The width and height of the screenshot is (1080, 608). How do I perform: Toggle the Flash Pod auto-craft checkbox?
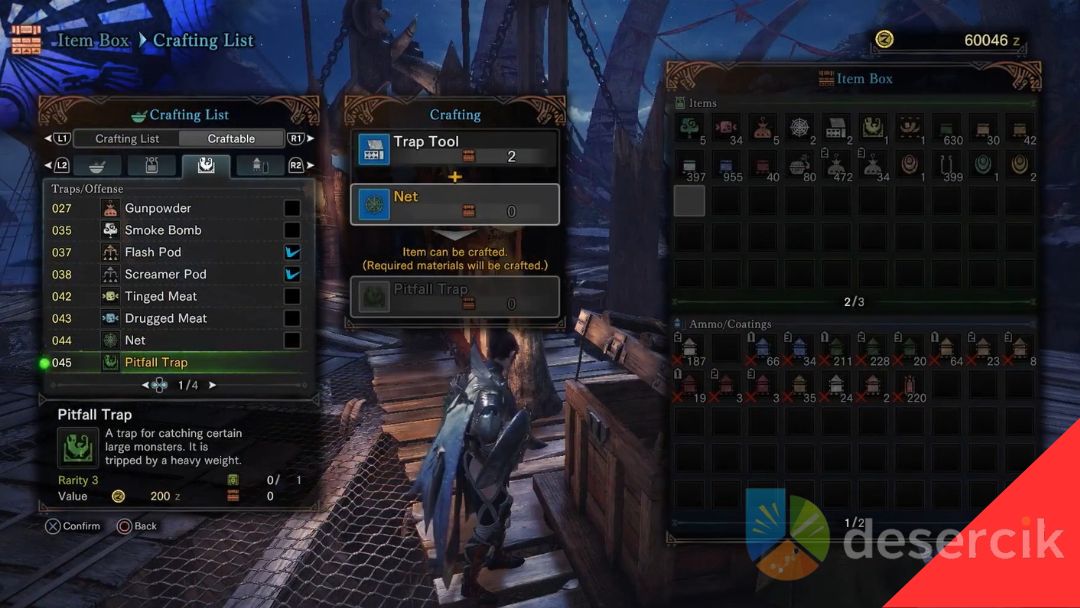(x=292, y=252)
